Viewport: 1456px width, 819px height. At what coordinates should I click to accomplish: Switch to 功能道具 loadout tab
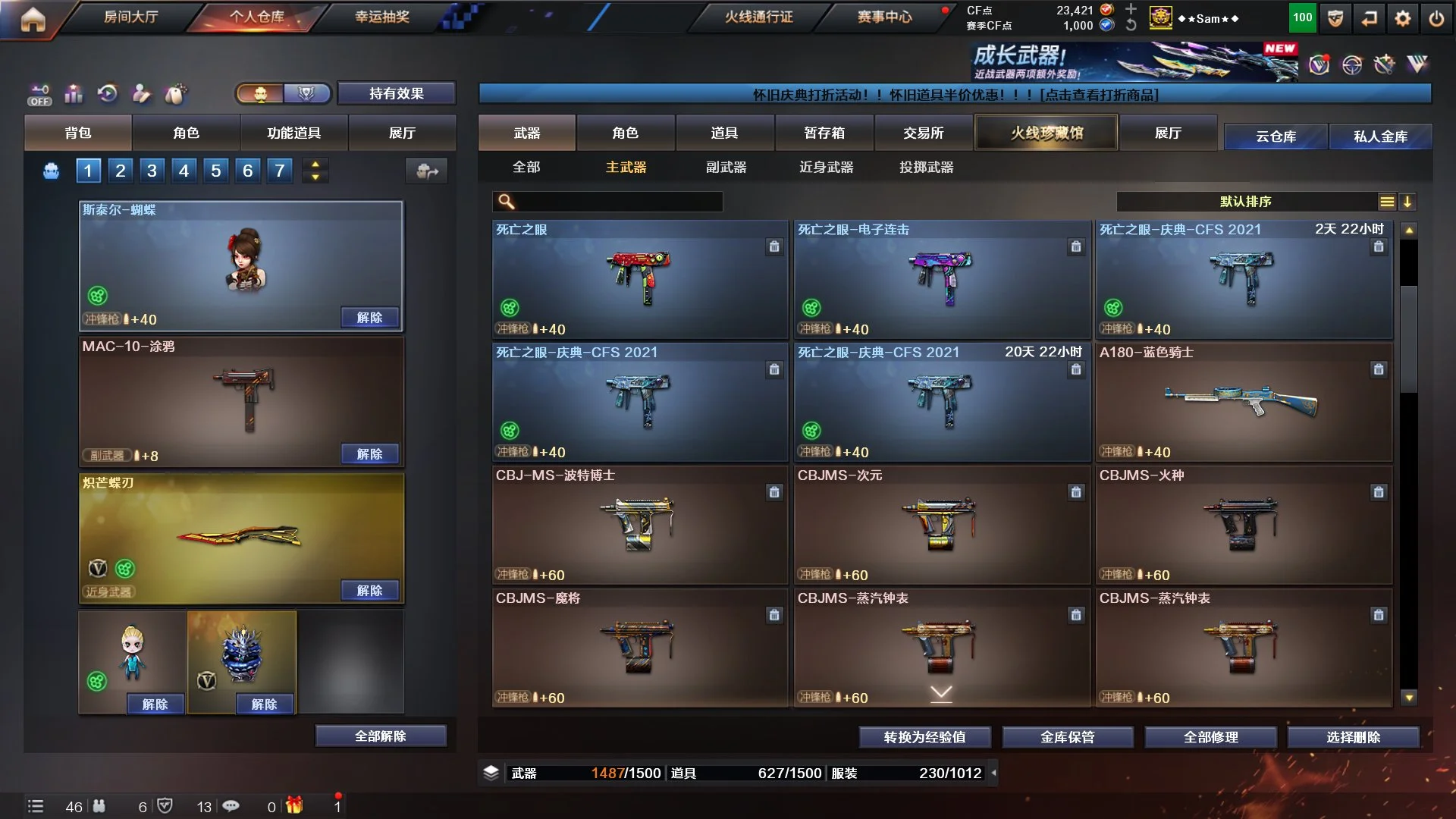293,133
